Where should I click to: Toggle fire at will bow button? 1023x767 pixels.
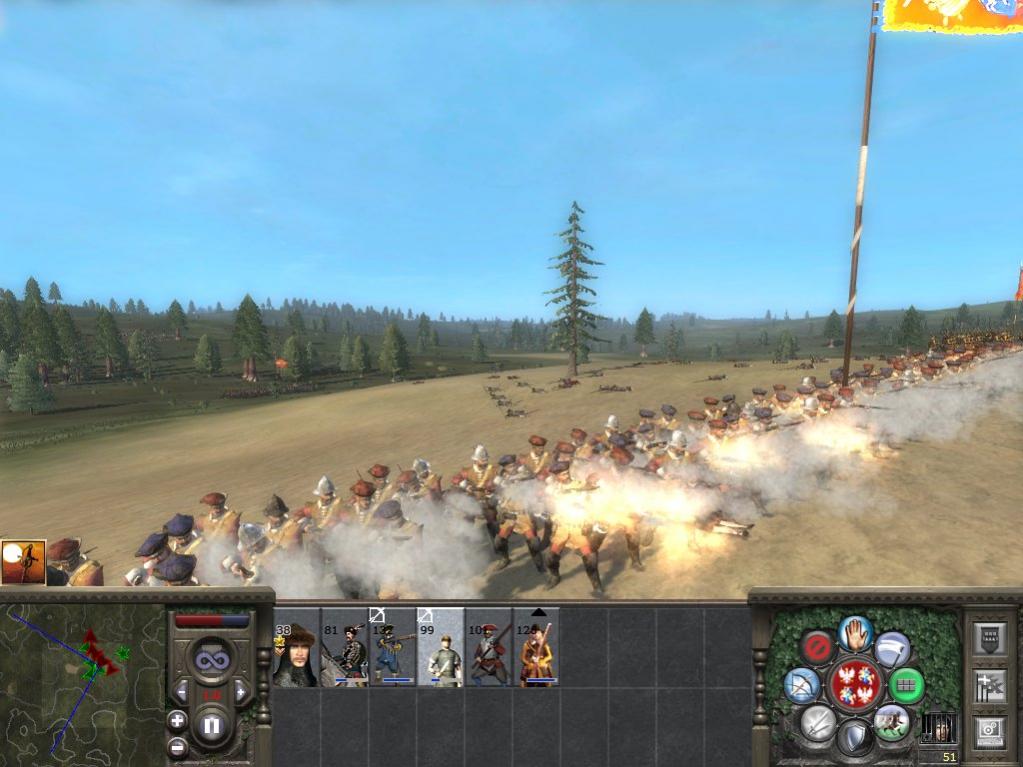[802, 685]
